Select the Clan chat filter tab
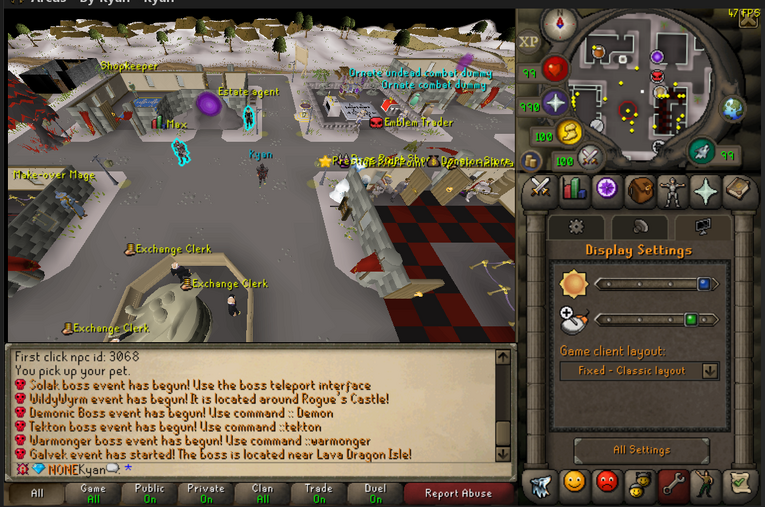The height and width of the screenshot is (507, 765). (262, 493)
